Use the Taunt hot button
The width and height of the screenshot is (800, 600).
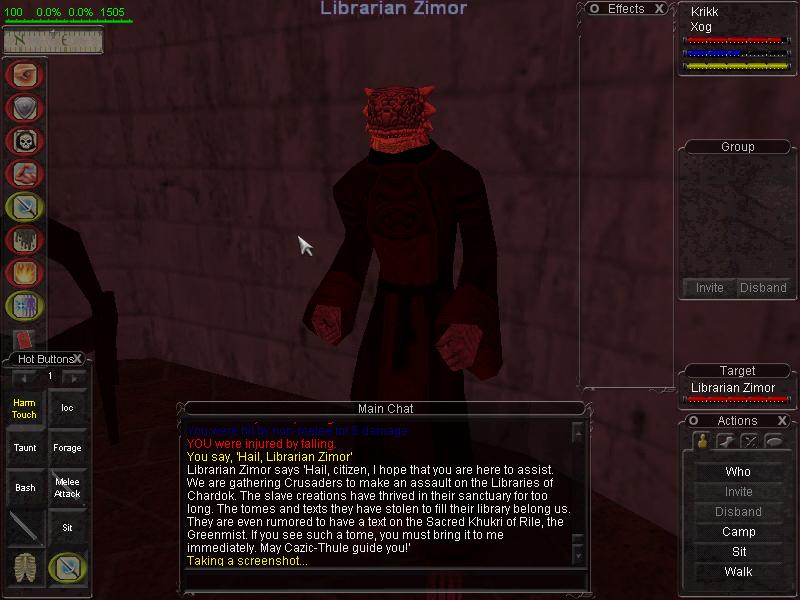[x=24, y=448]
